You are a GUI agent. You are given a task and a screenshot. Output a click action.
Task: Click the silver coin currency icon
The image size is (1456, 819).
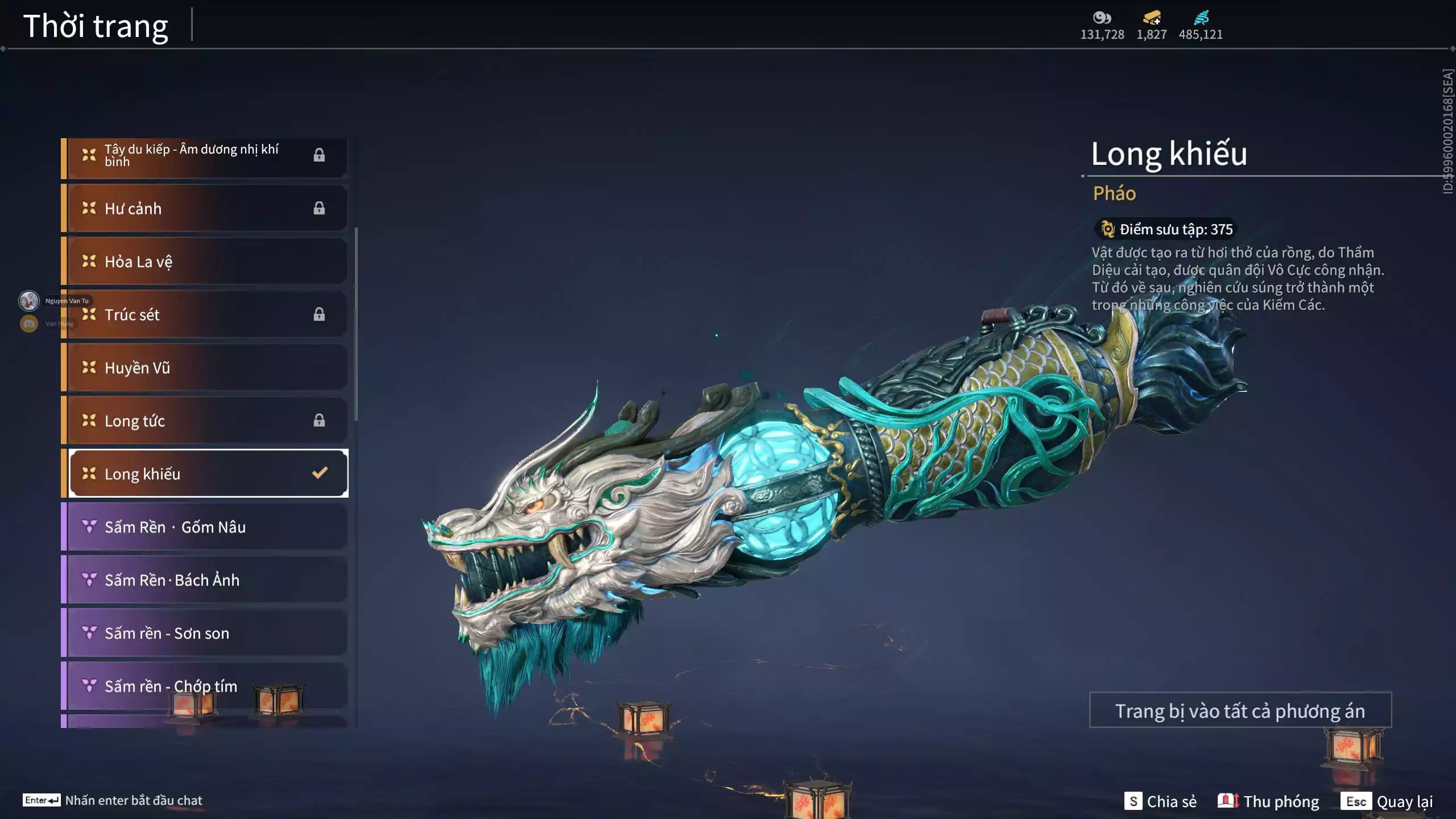1102,18
